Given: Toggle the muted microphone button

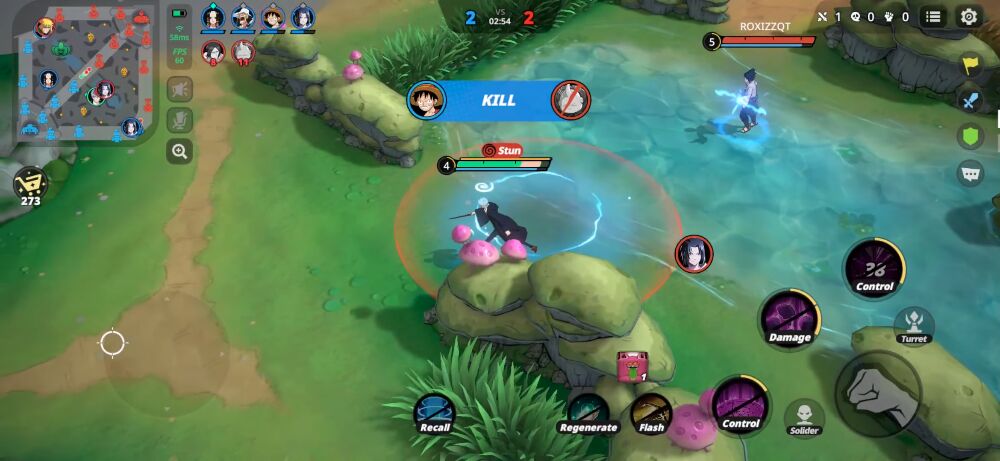Looking at the screenshot, I should click(180, 120).
